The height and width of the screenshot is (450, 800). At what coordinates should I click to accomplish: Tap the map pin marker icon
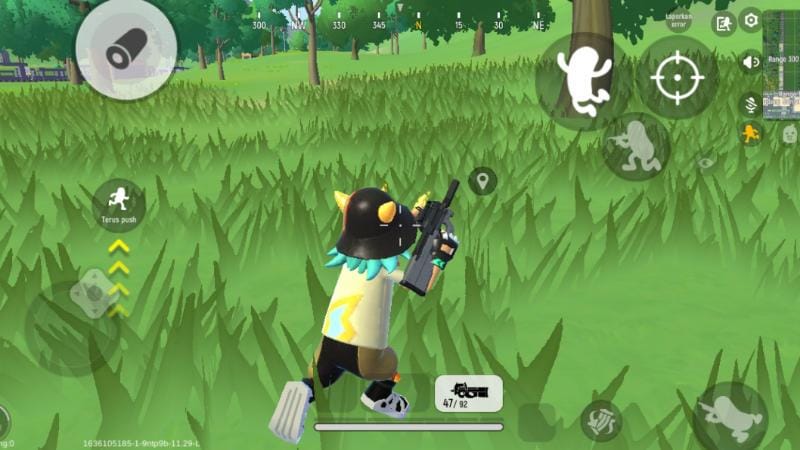click(x=482, y=181)
